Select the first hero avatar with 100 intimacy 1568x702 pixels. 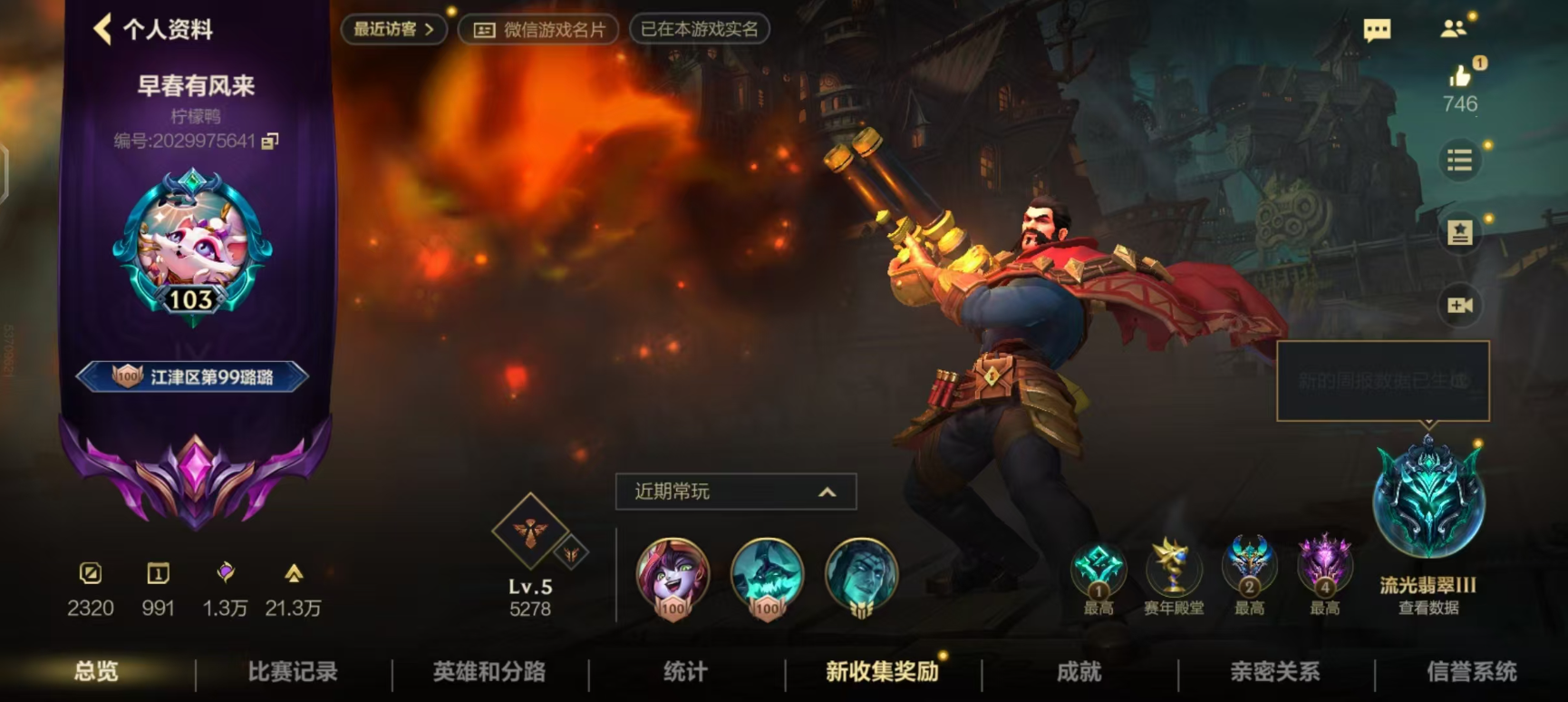(x=670, y=580)
